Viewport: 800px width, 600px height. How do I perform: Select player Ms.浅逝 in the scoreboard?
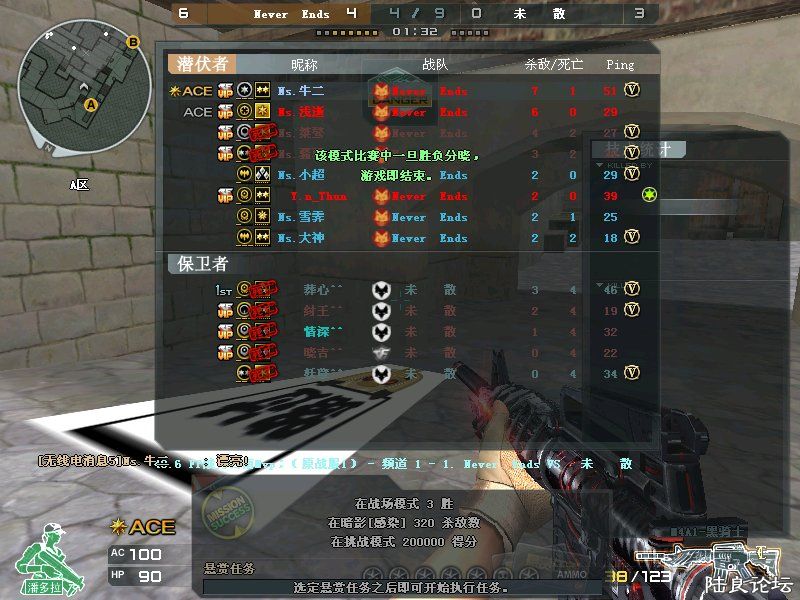click(x=300, y=113)
